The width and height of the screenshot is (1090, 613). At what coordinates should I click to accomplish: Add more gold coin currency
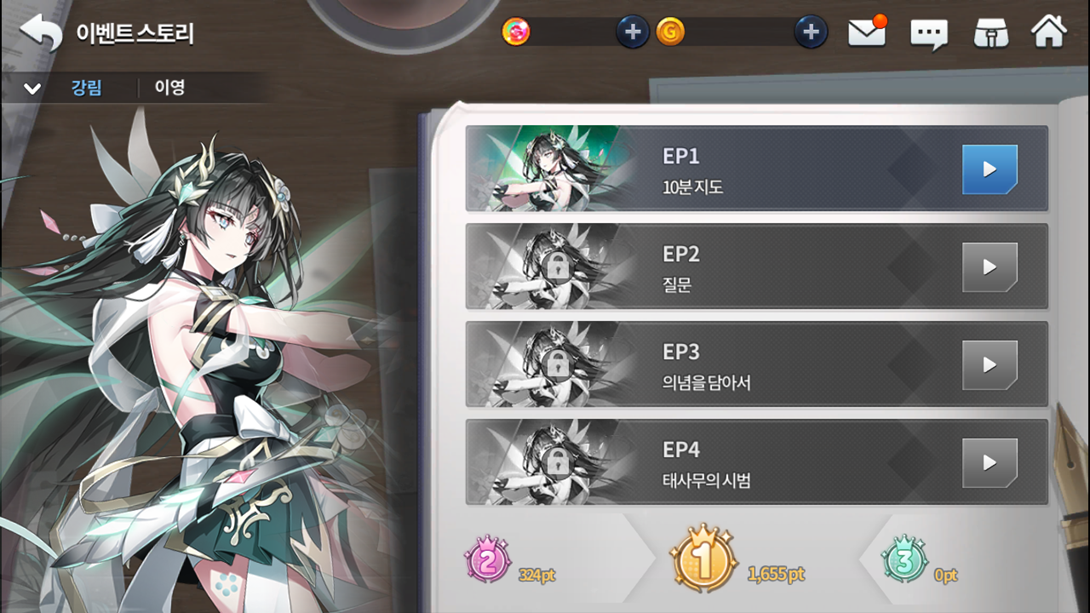click(x=810, y=32)
